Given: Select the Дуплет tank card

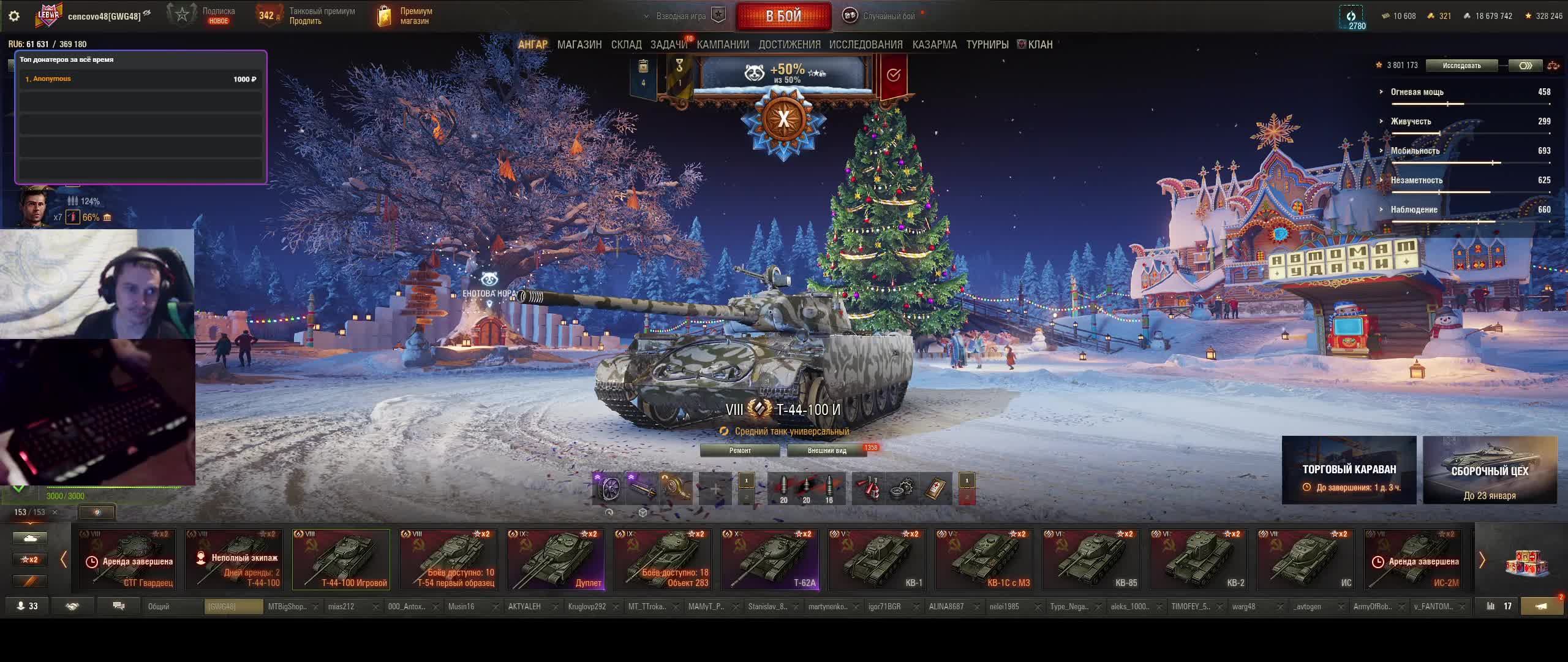Looking at the screenshot, I should 556,560.
